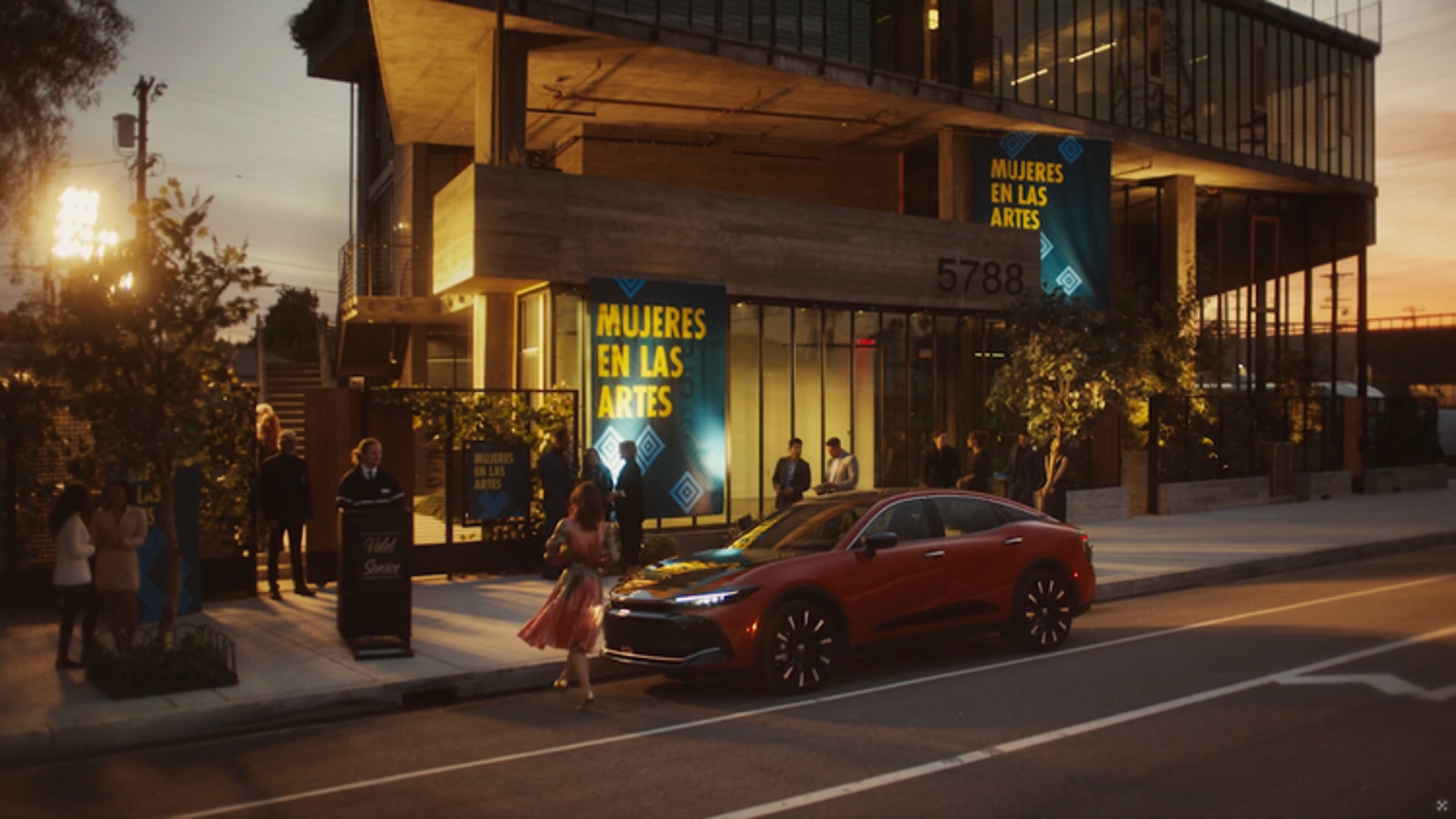Click the exit fullscreen arrows icon
This screenshot has height=819, width=1456.
pos(1441,805)
